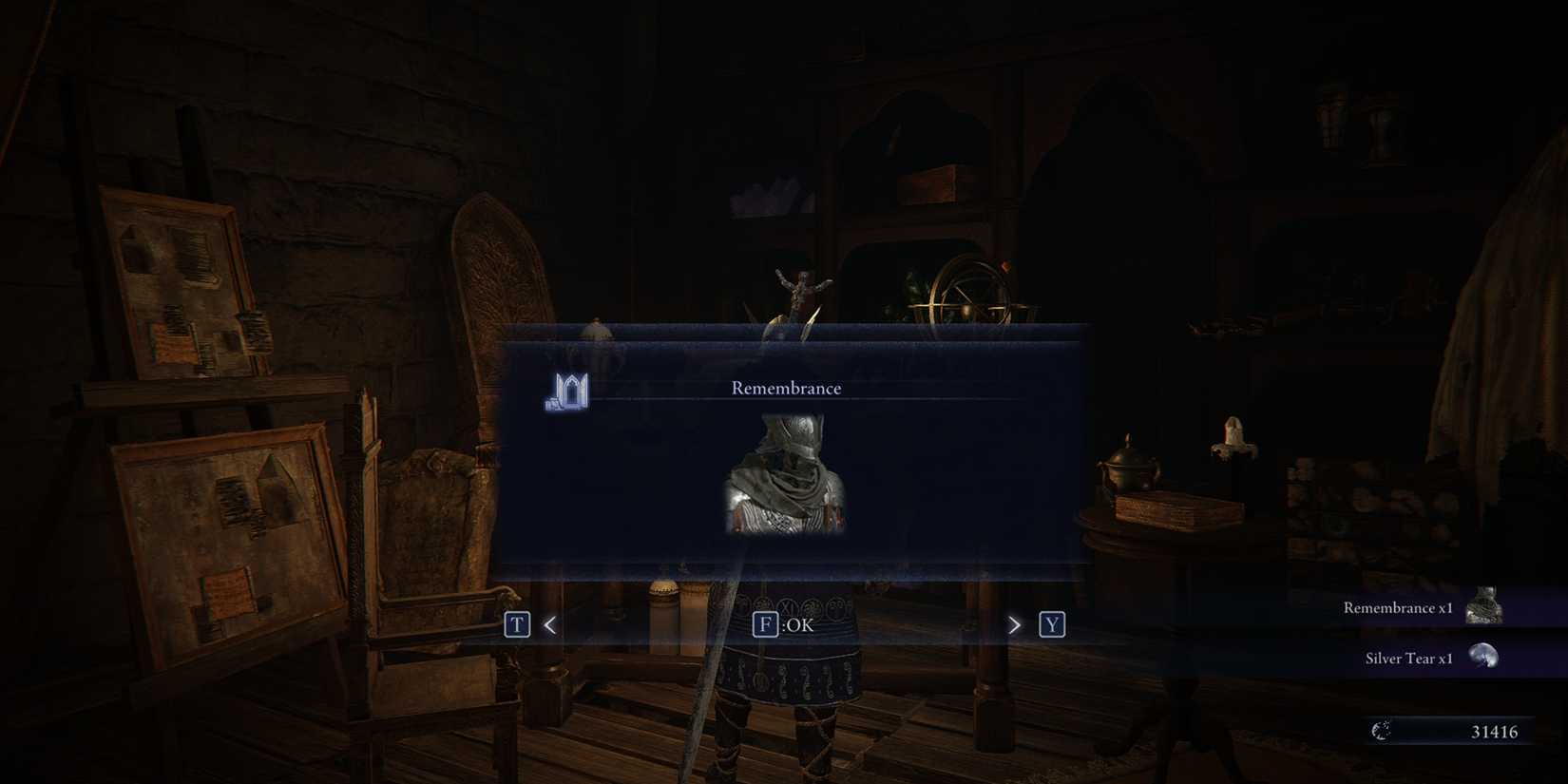Click the church structure icon beside Remembrance title
Viewport: 1568px width, 784px height.
tap(567, 389)
